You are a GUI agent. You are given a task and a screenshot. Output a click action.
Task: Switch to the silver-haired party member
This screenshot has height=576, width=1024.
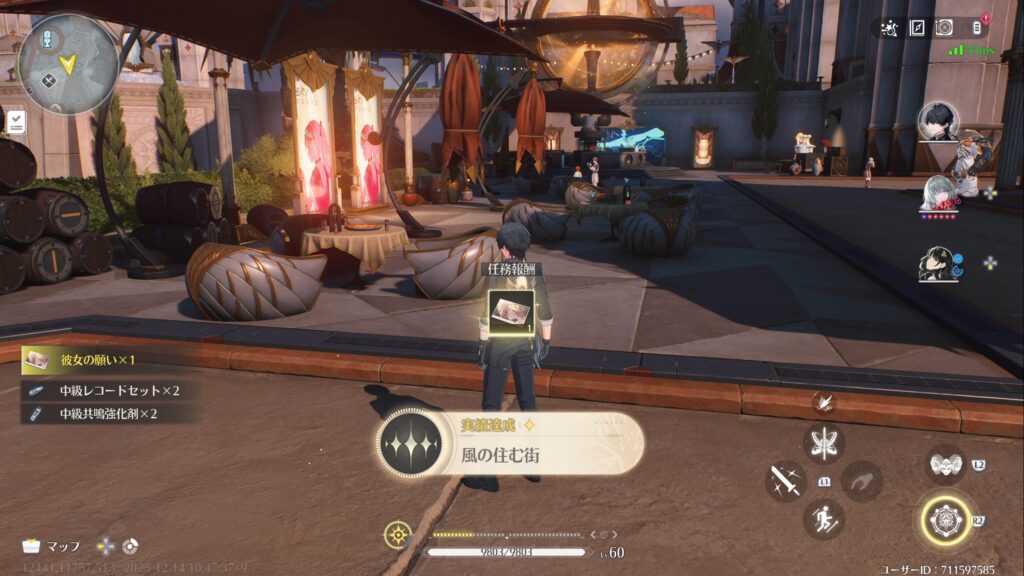click(x=938, y=192)
